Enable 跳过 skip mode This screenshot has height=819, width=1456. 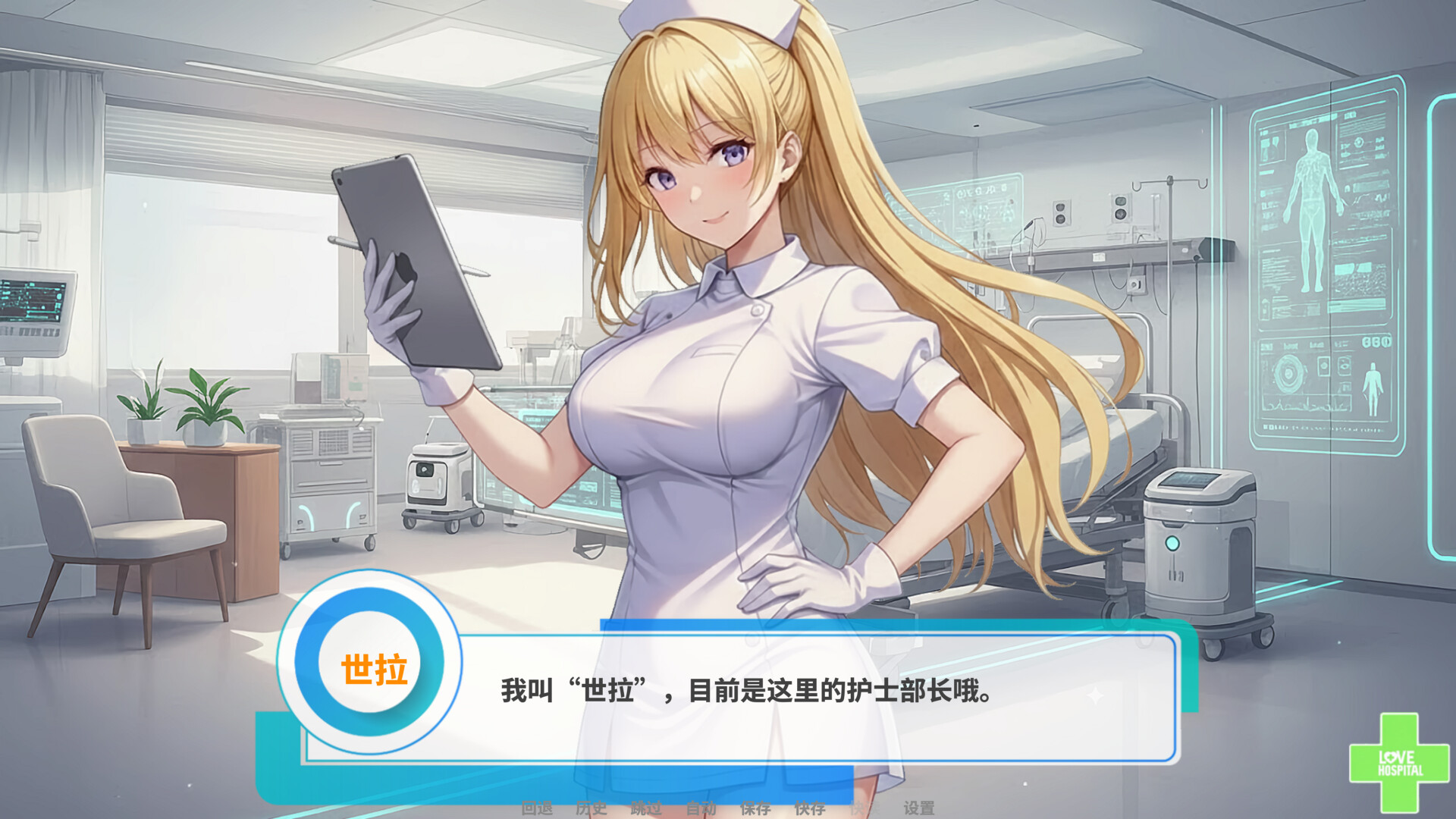[x=645, y=808]
